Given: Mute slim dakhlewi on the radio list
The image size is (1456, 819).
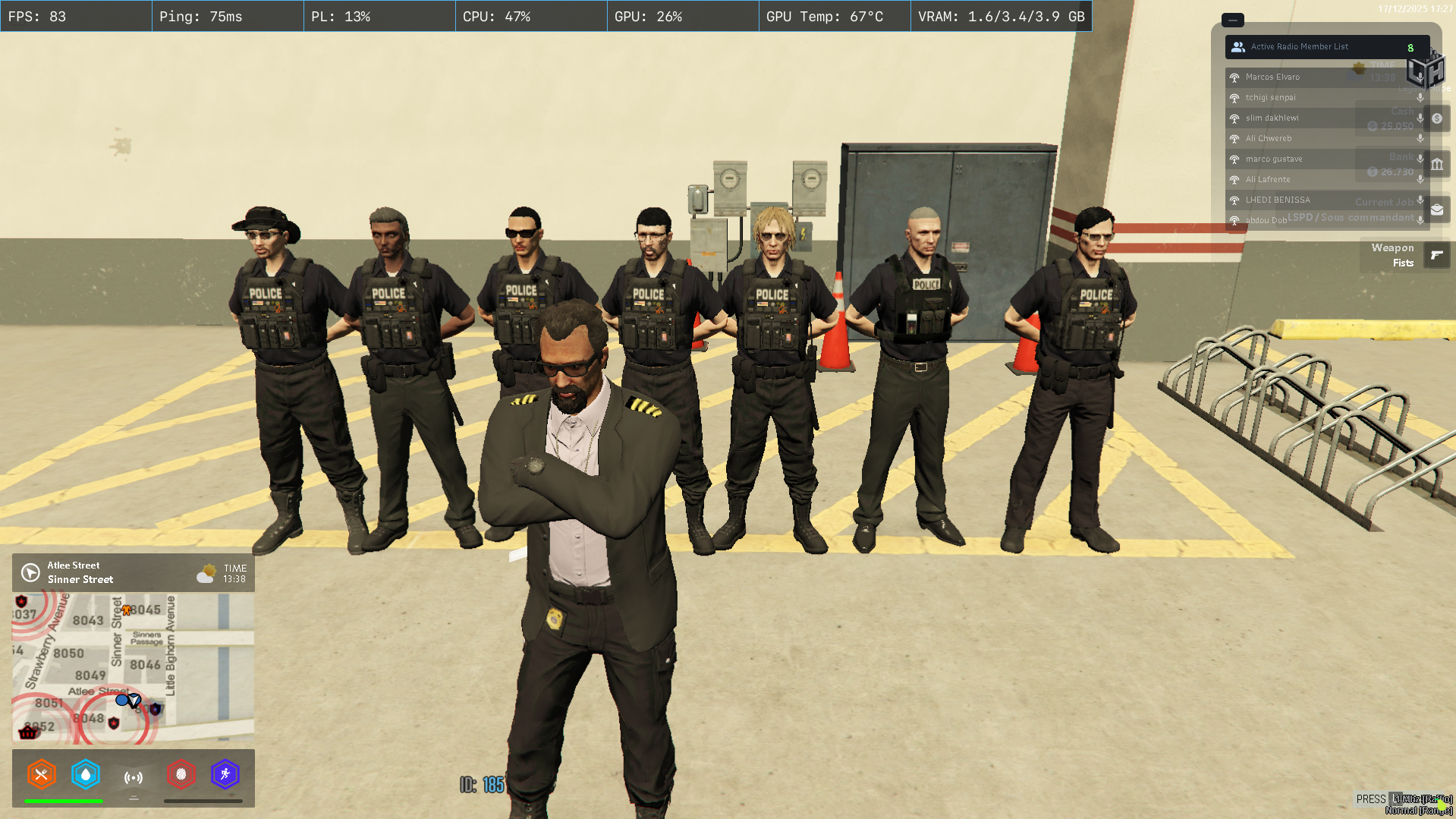Looking at the screenshot, I should click(1420, 118).
